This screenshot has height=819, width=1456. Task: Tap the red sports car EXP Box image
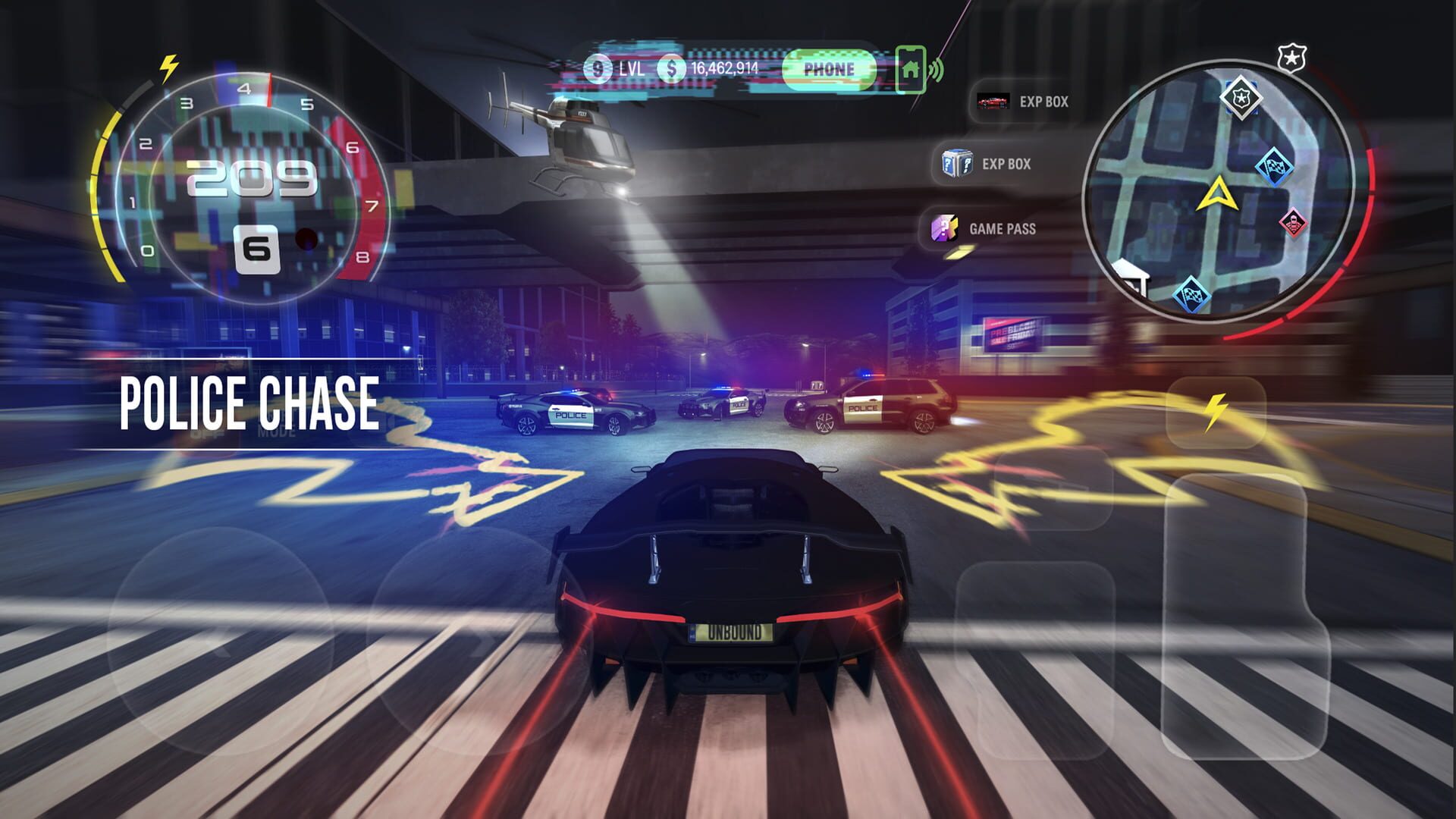995,102
